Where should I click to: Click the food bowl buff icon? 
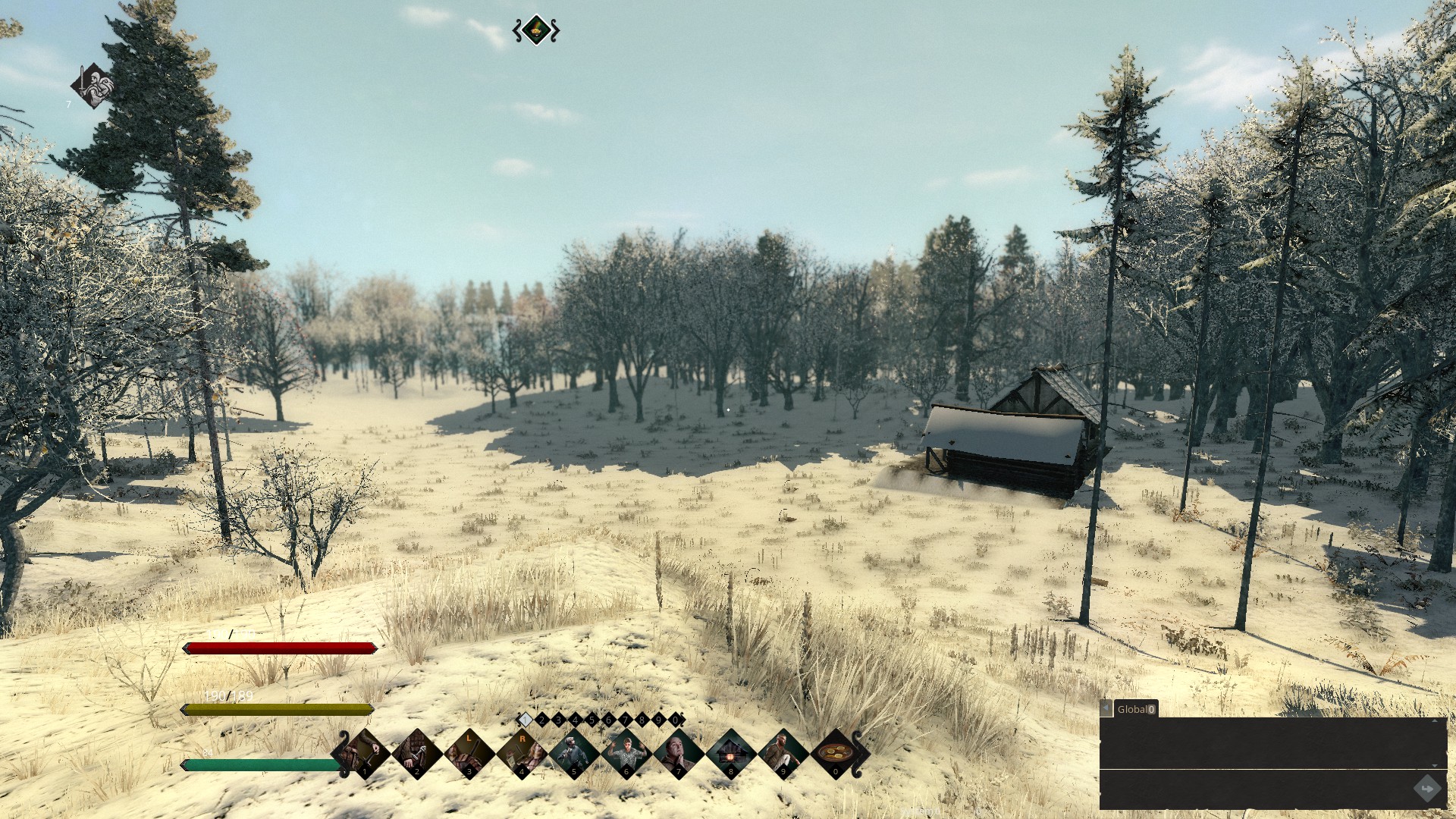tap(536, 30)
